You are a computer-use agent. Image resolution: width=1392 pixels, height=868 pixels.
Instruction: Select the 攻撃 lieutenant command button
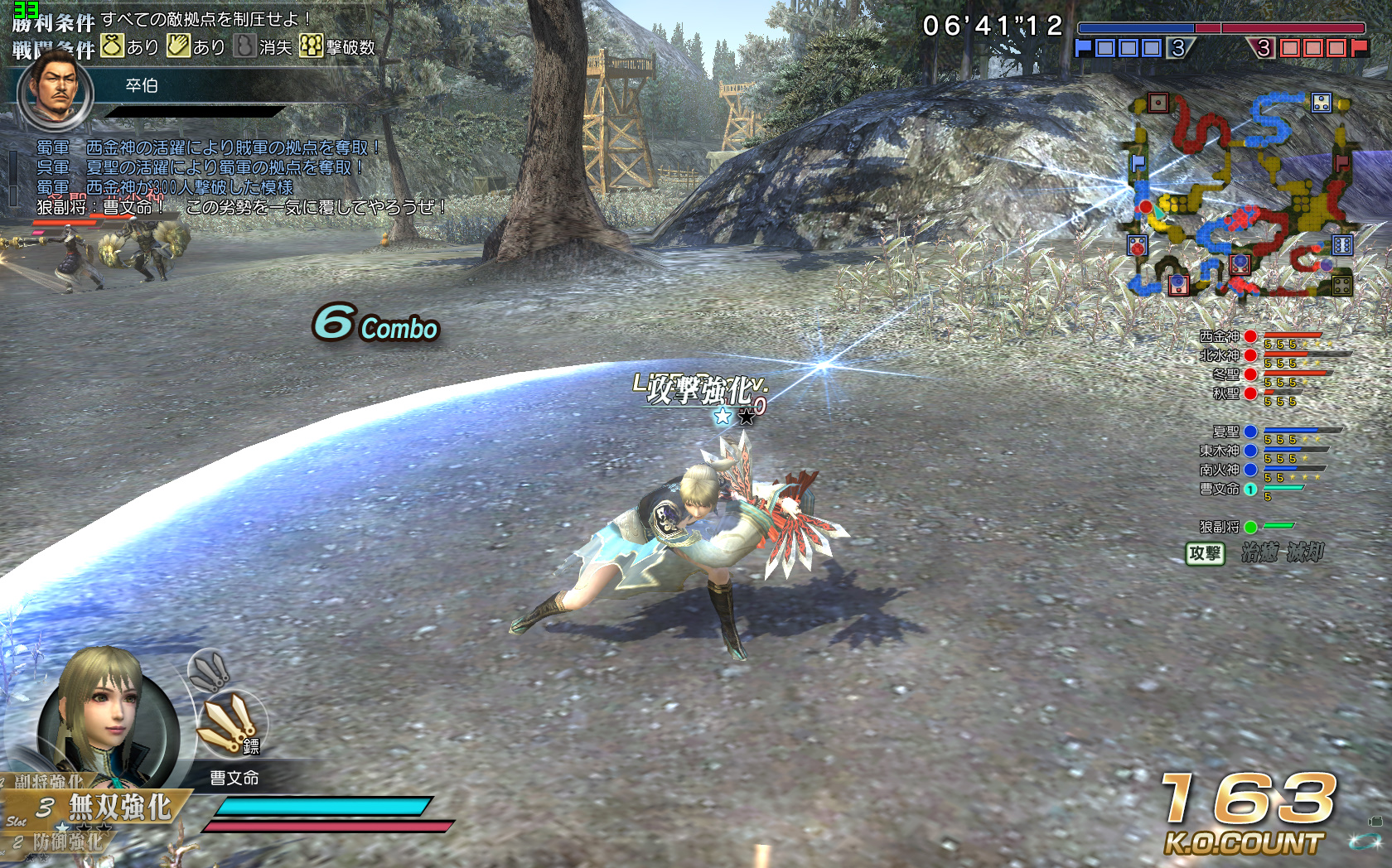(x=1205, y=553)
